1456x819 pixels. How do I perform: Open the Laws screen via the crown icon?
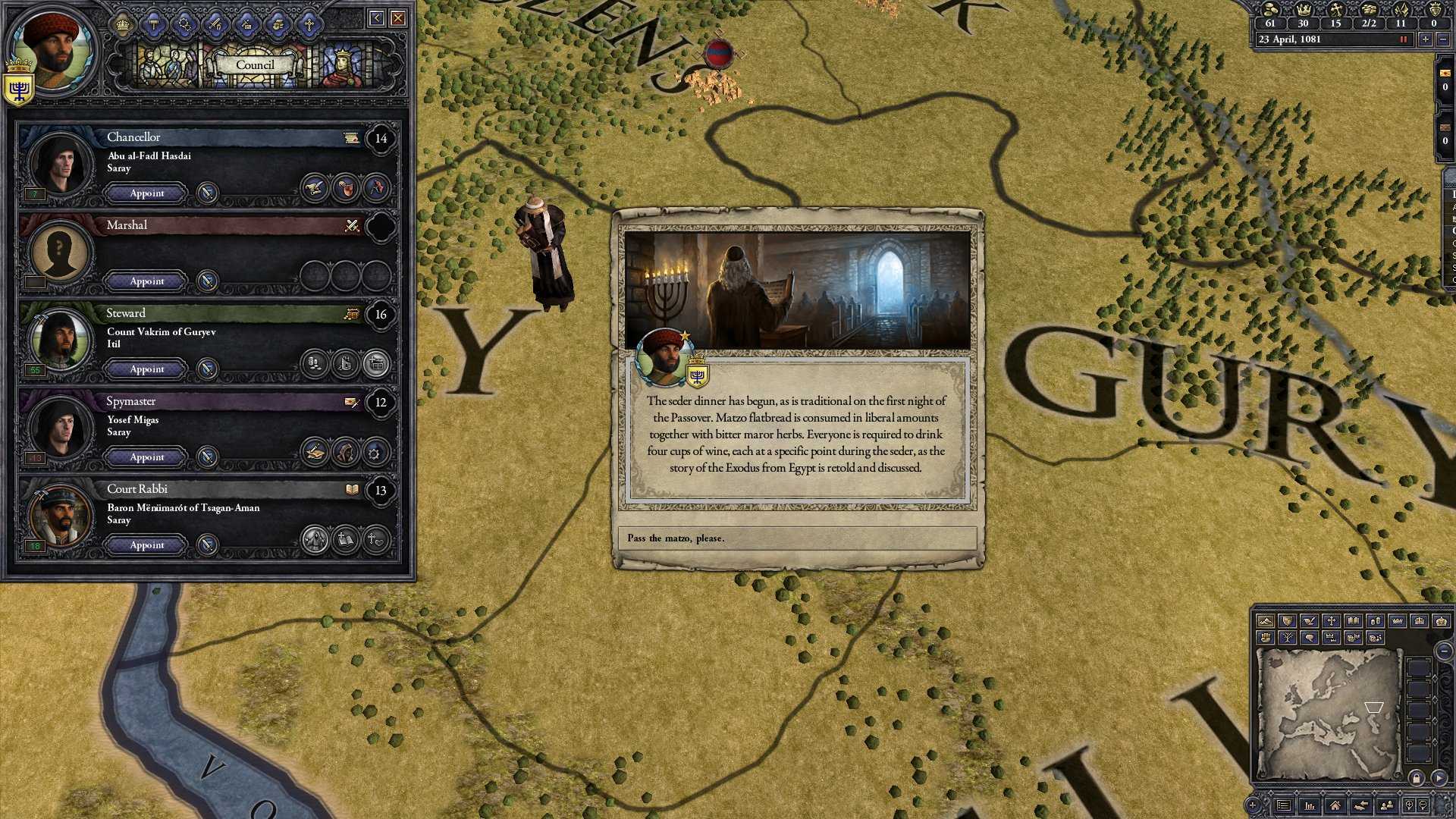click(124, 23)
